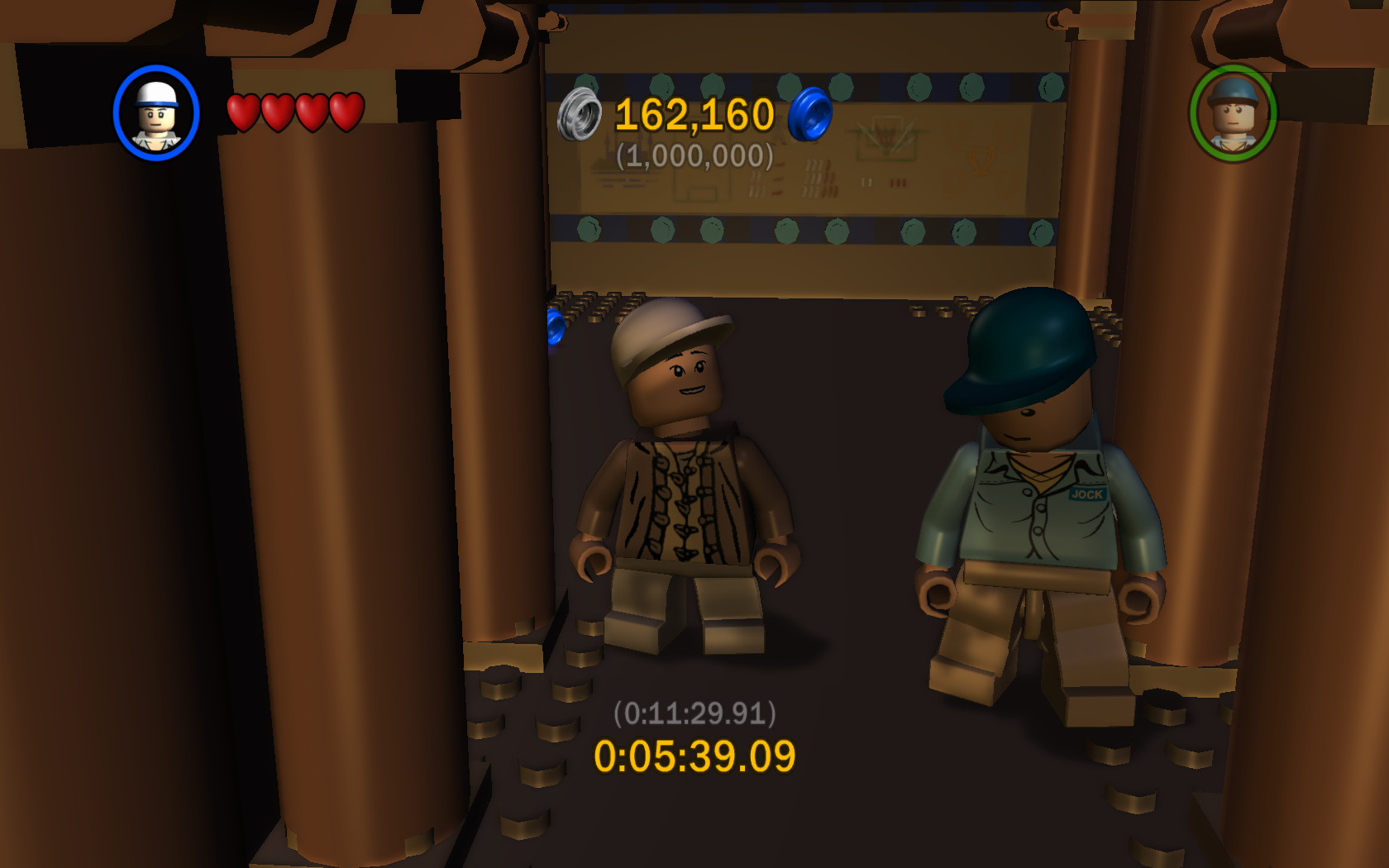Click the gray target time 0:11:29.91

pos(694,712)
